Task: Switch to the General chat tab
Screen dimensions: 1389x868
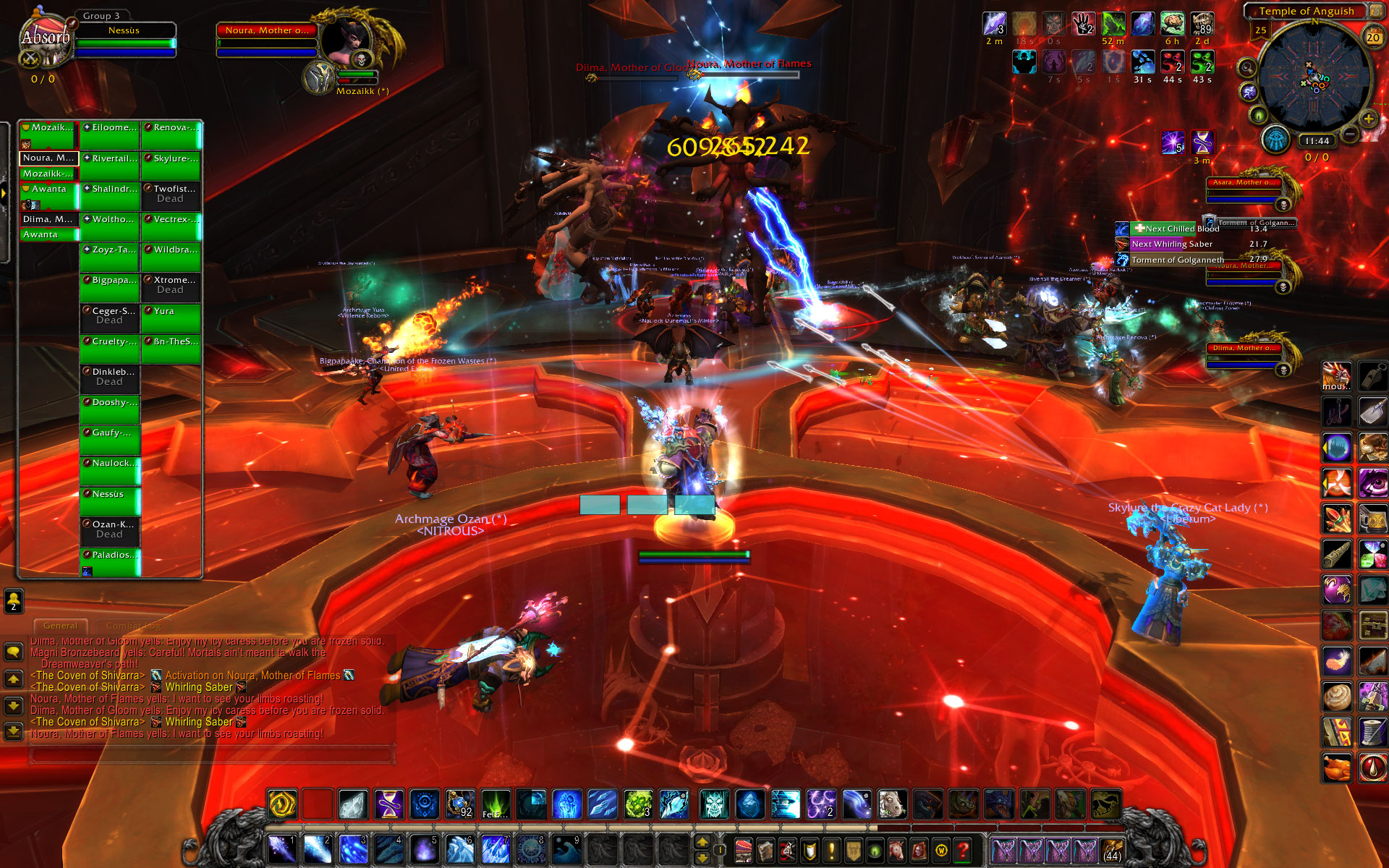Action: [x=60, y=626]
